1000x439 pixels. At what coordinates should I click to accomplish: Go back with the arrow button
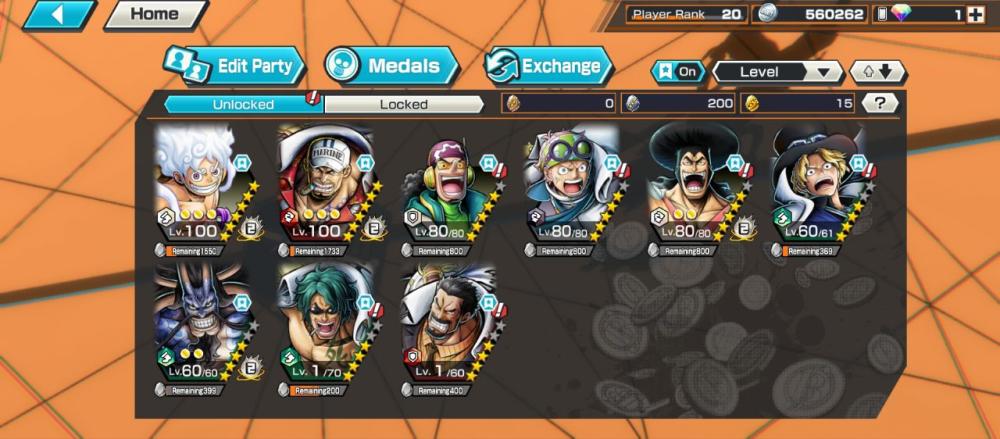[58, 15]
